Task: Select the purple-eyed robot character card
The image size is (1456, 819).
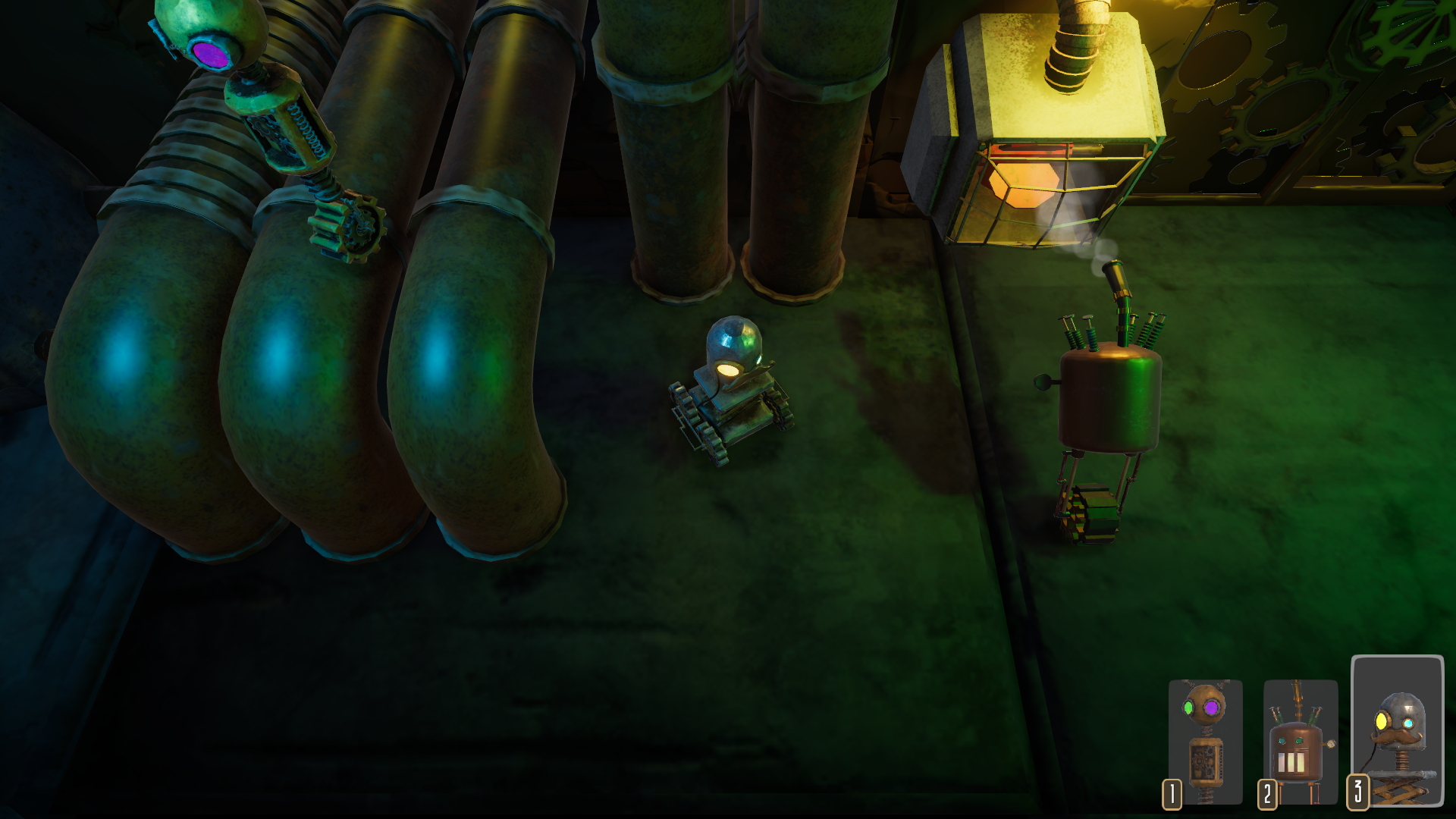Action: coord(1205,742)
